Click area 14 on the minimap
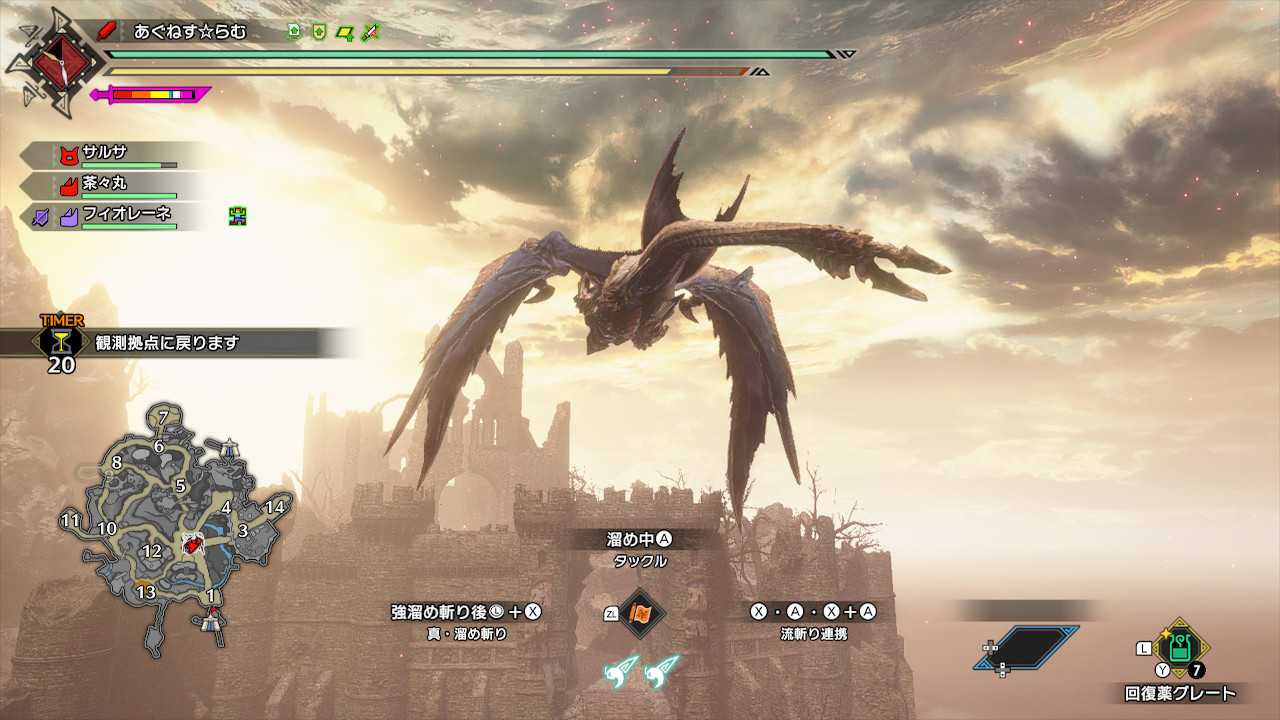Image resolution: width=1280 pixels, height=720 pixels. (x=274, y=507)
